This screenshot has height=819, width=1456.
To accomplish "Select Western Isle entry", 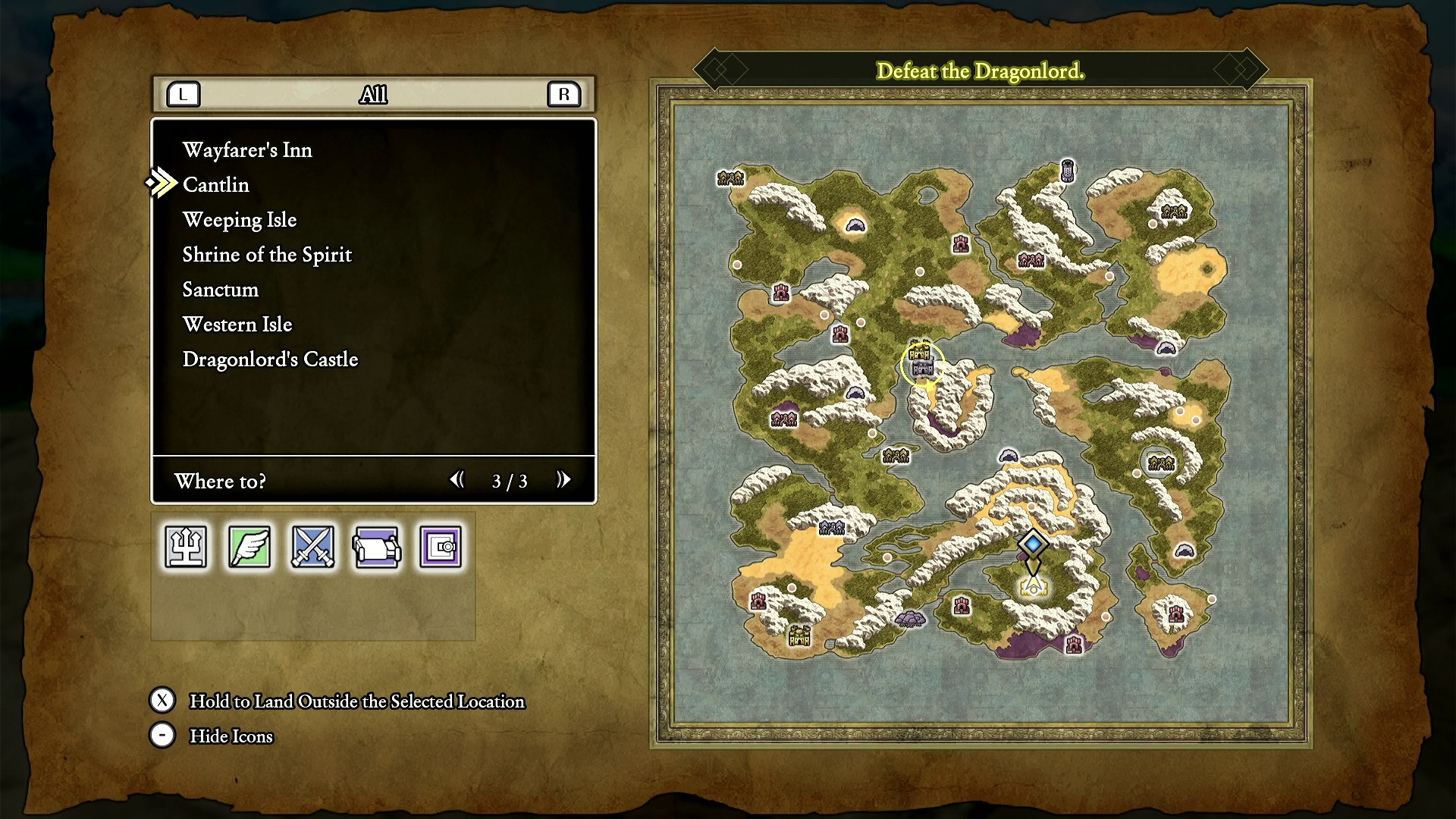I will (x=237, y=325).
